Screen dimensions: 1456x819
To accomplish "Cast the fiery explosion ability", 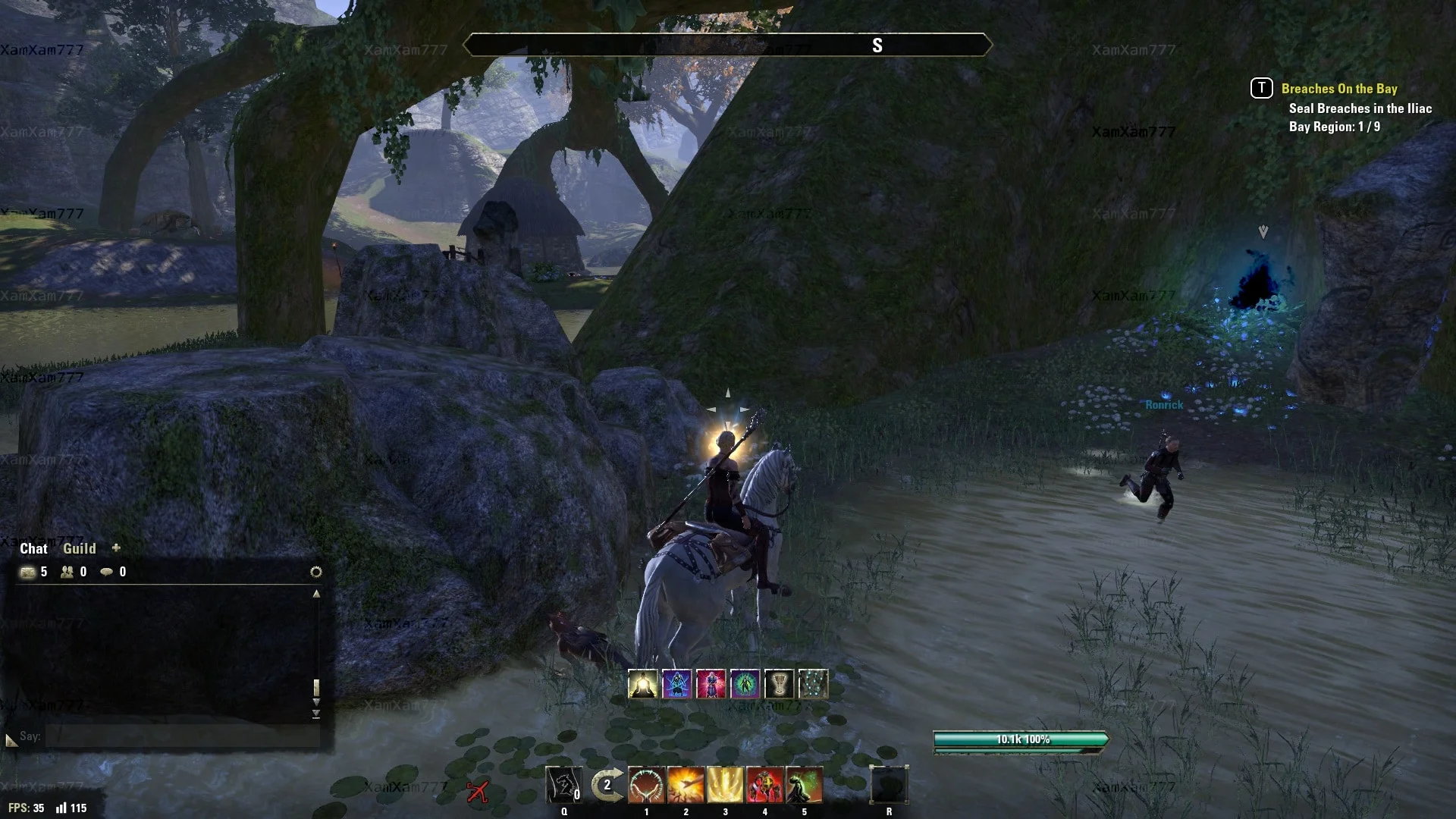I will [686, 785].
